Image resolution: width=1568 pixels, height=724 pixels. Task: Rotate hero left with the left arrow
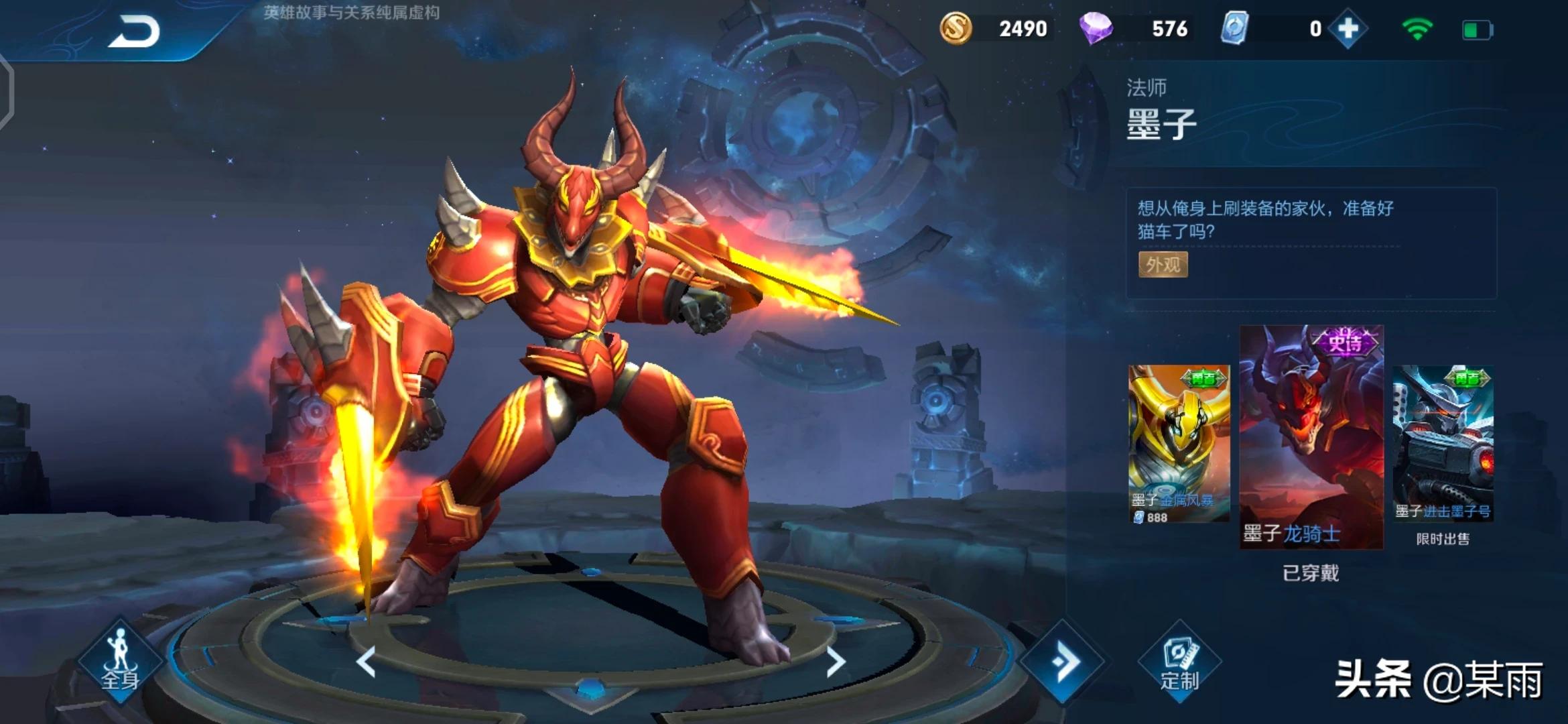pos(366,662)
